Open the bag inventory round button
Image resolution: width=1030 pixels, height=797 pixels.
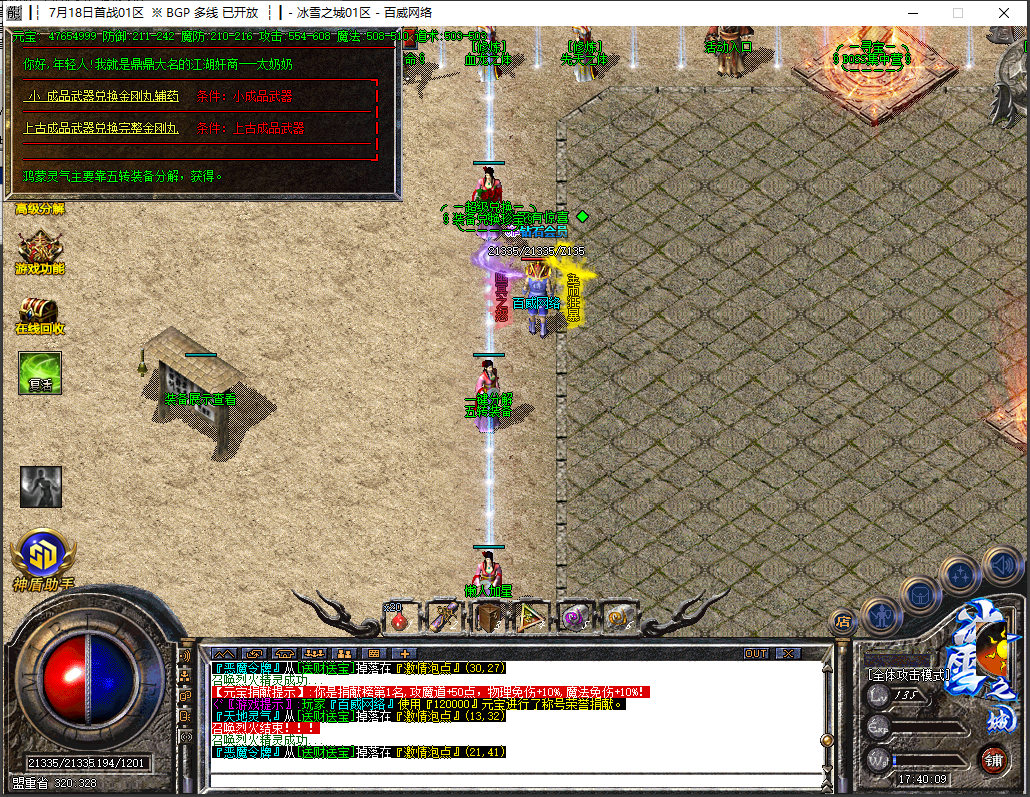919,594
